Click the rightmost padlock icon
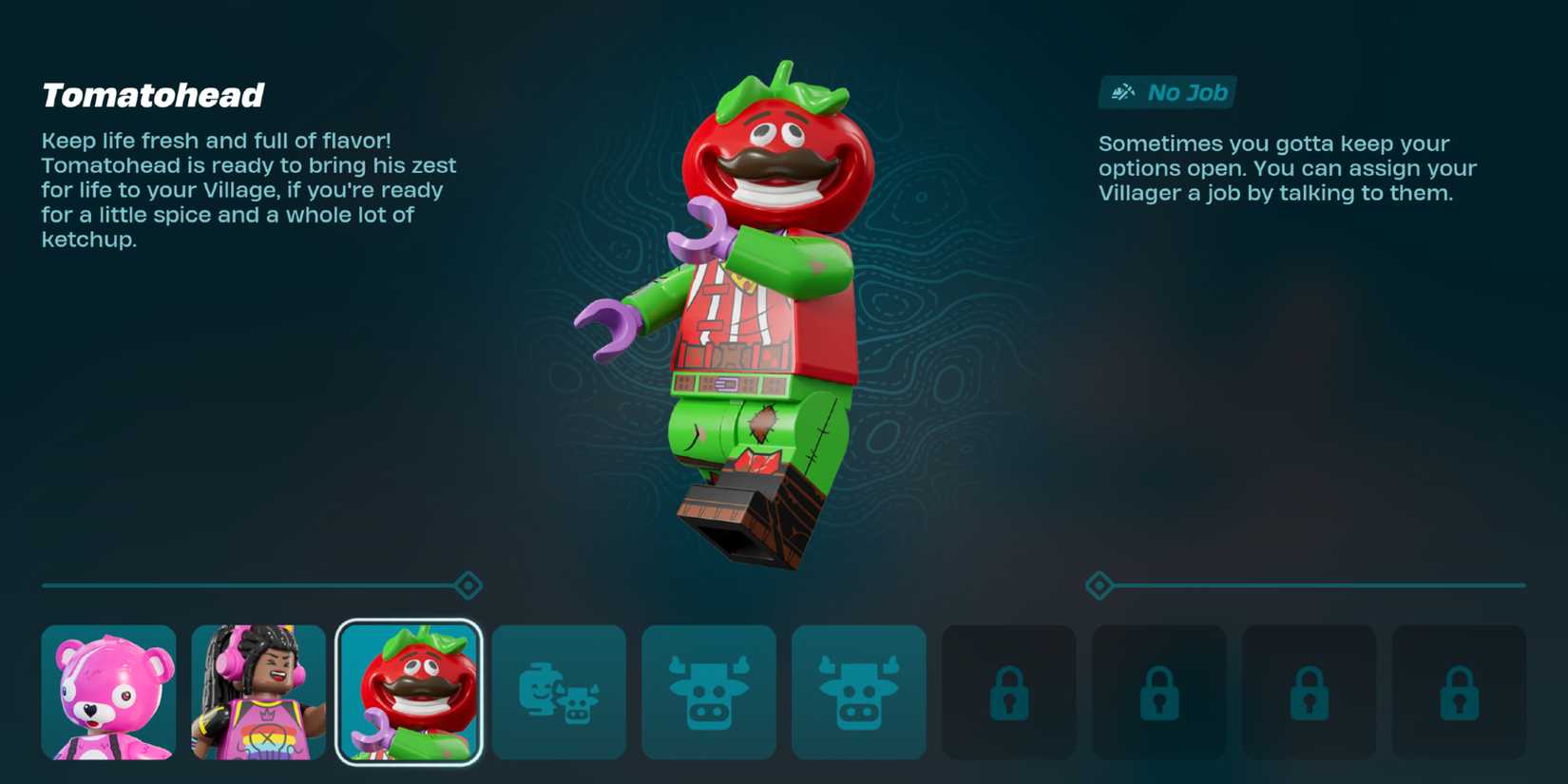1568x784 pixels. [x=1460, y=692]
